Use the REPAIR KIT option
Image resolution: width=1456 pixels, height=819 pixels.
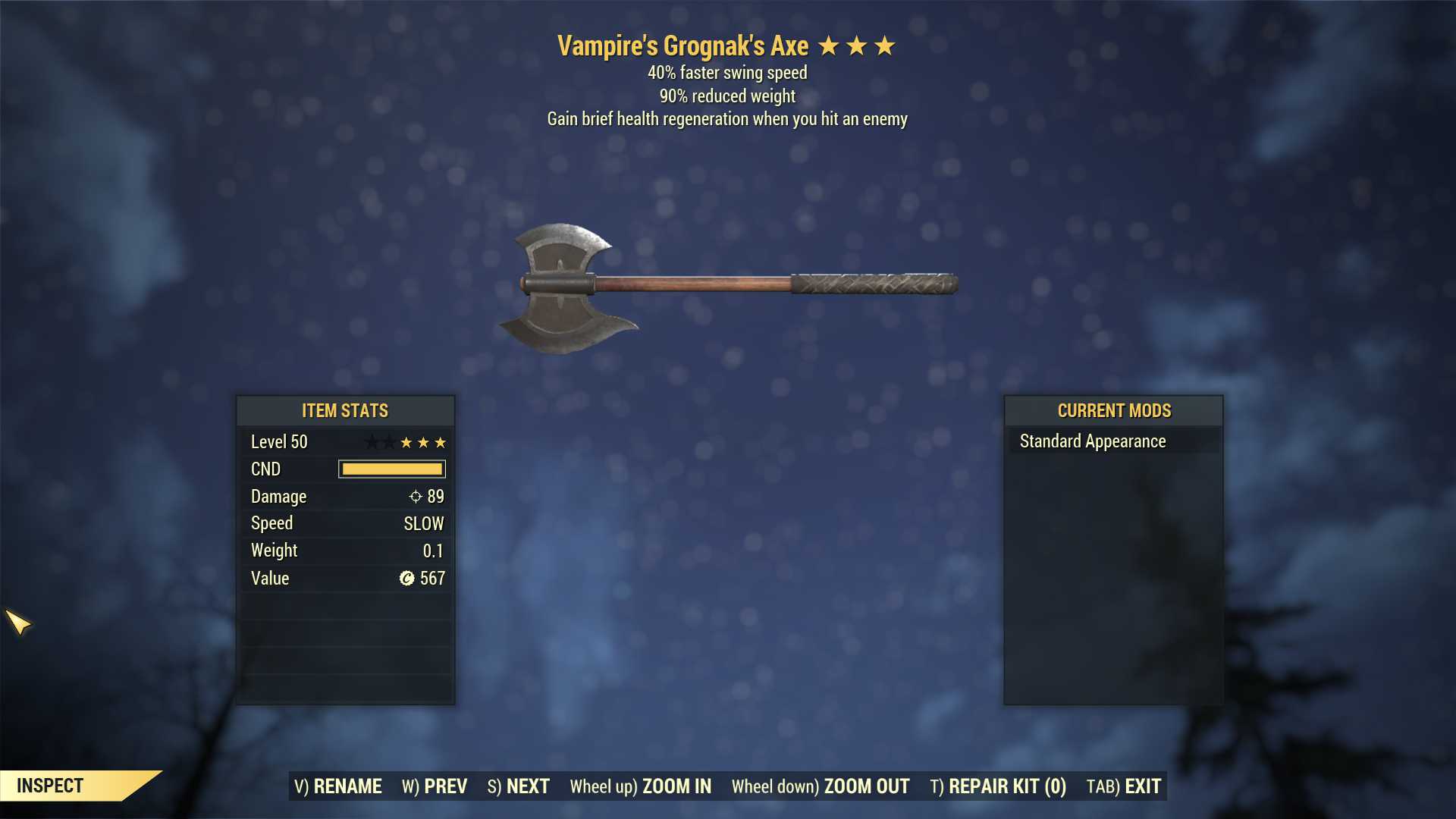point(998,786)
